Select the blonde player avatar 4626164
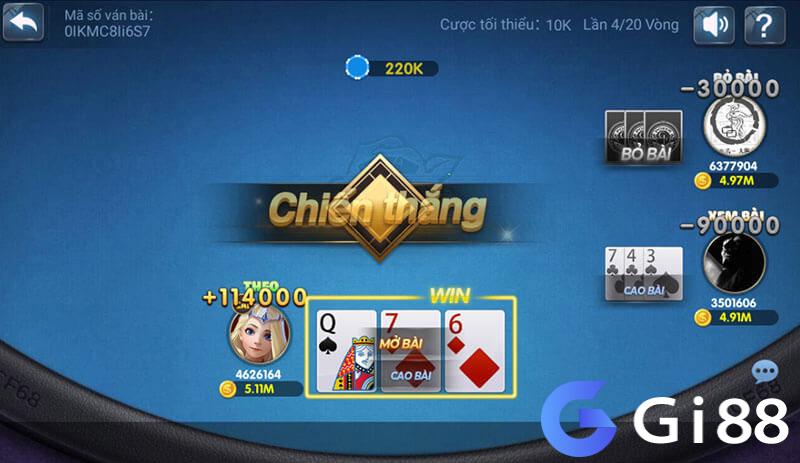This screenshot has height=463, width=800. (x=259, y=334)
